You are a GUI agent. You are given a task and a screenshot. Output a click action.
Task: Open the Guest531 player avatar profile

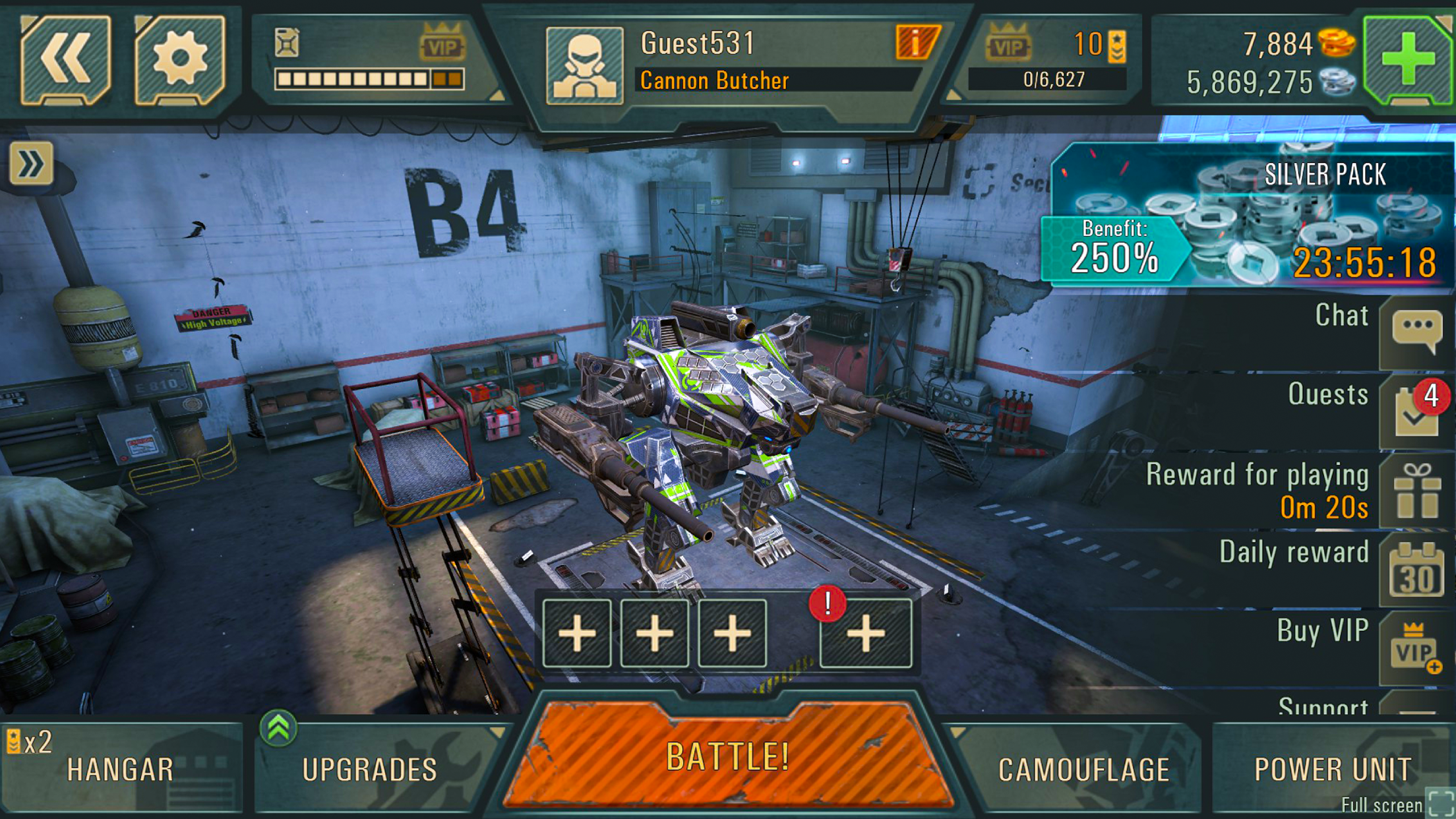(584, 66)
